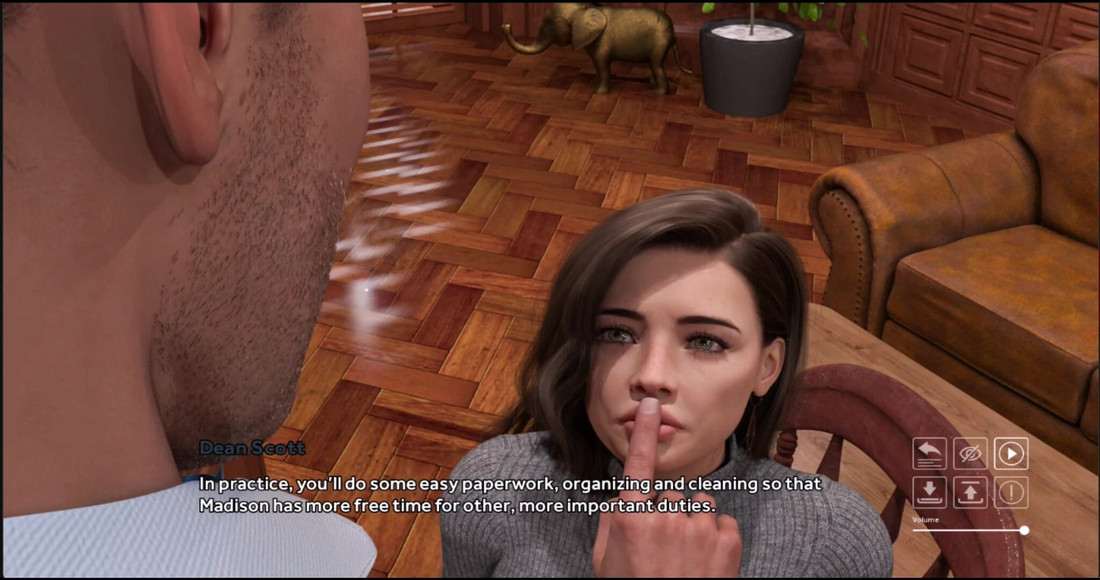Start auto-play with the play button
This screenshot has width=1100, height=580.
(x=1011, y=454)
